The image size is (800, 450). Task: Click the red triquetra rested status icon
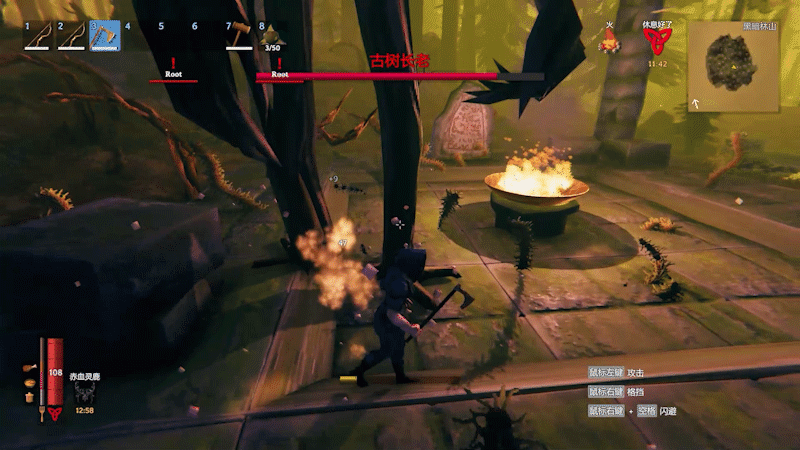pyautogui.click(x=656, y=41)
